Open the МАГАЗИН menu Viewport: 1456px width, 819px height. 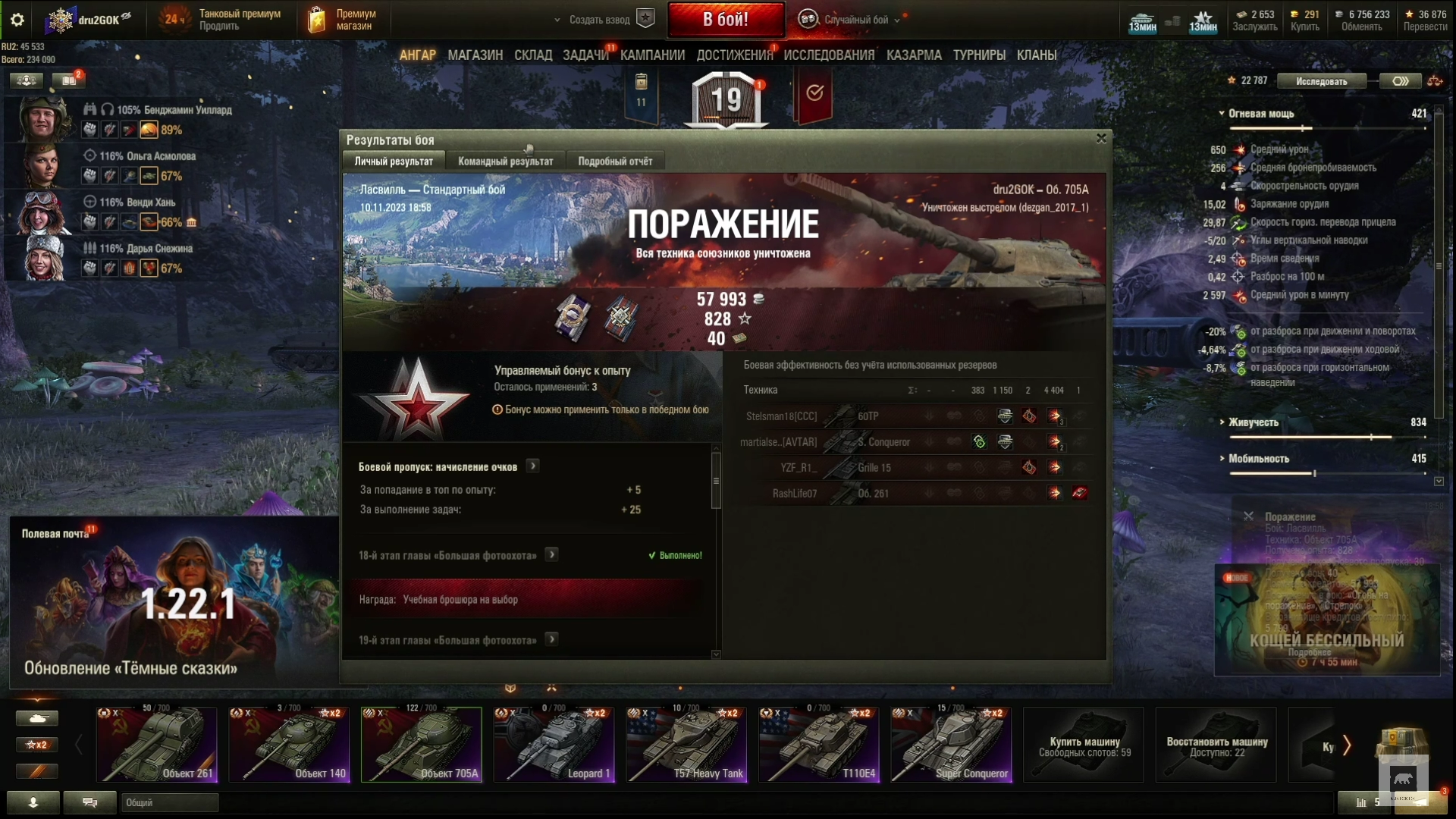pos(475,55)
